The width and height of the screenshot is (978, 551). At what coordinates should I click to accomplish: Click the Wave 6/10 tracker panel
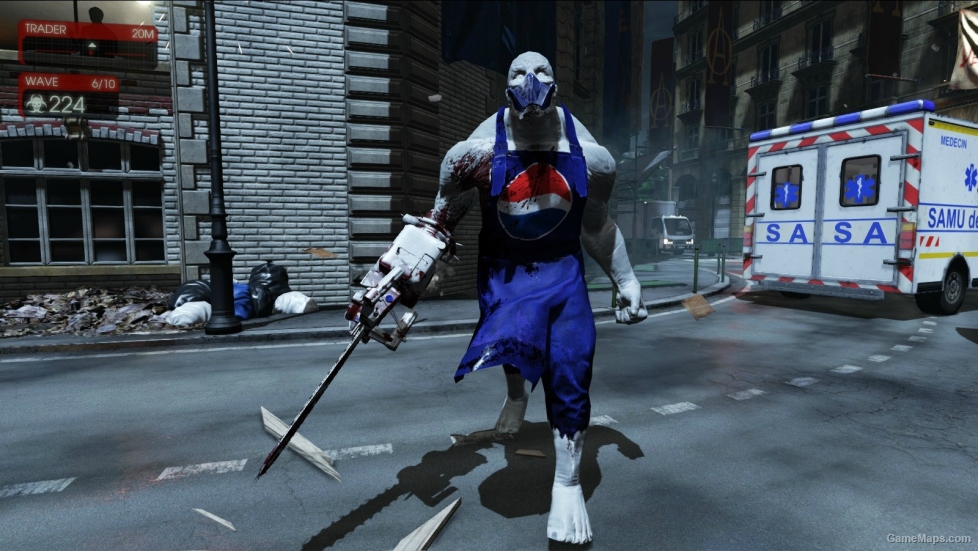(70, 94)
